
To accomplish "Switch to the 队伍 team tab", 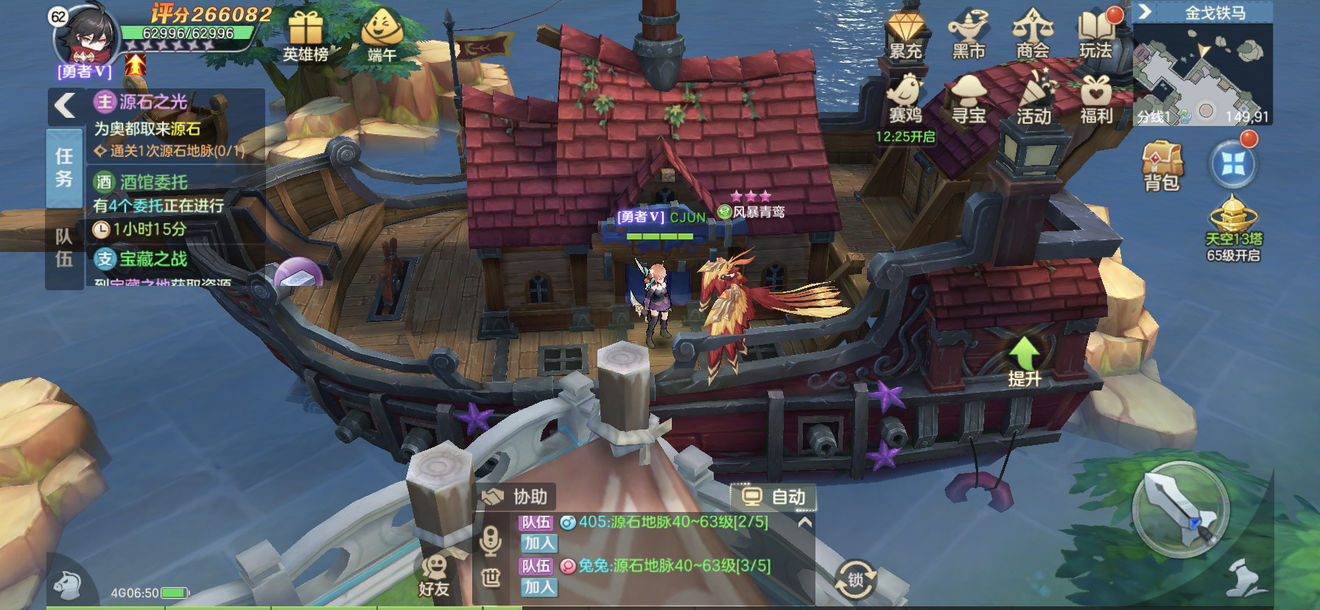I will [64, 247].
